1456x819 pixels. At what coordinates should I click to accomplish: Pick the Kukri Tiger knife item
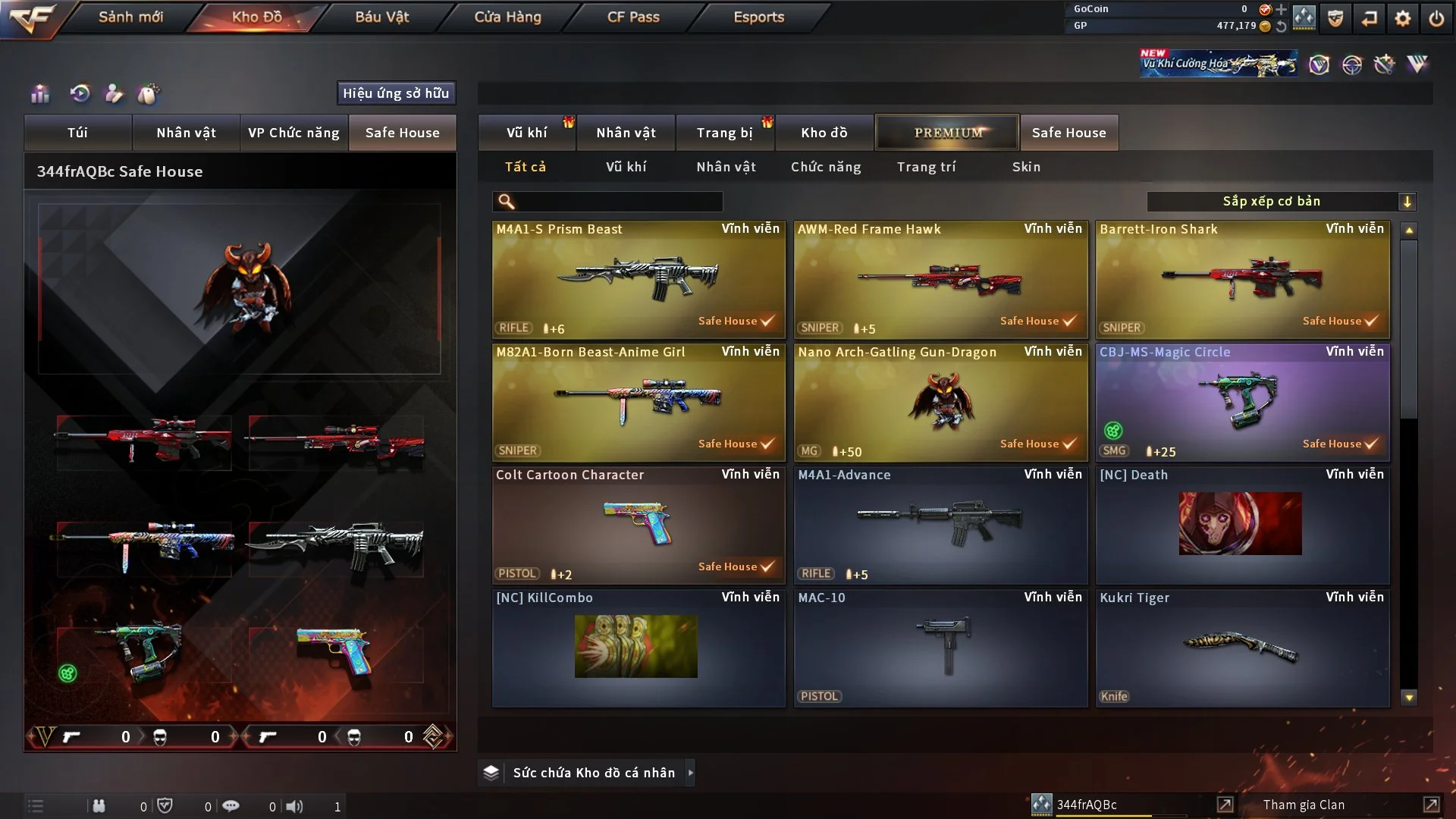[x=1241, y=648]
